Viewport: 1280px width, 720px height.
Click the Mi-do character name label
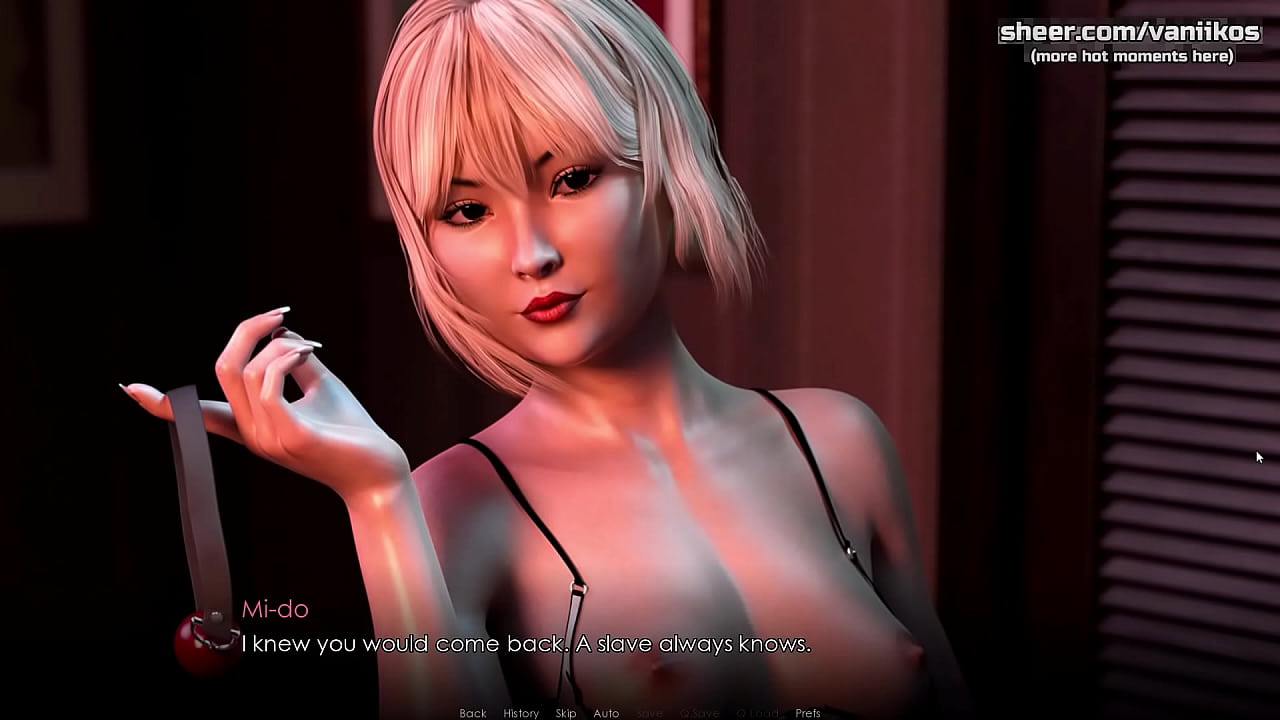click(277, 609)
